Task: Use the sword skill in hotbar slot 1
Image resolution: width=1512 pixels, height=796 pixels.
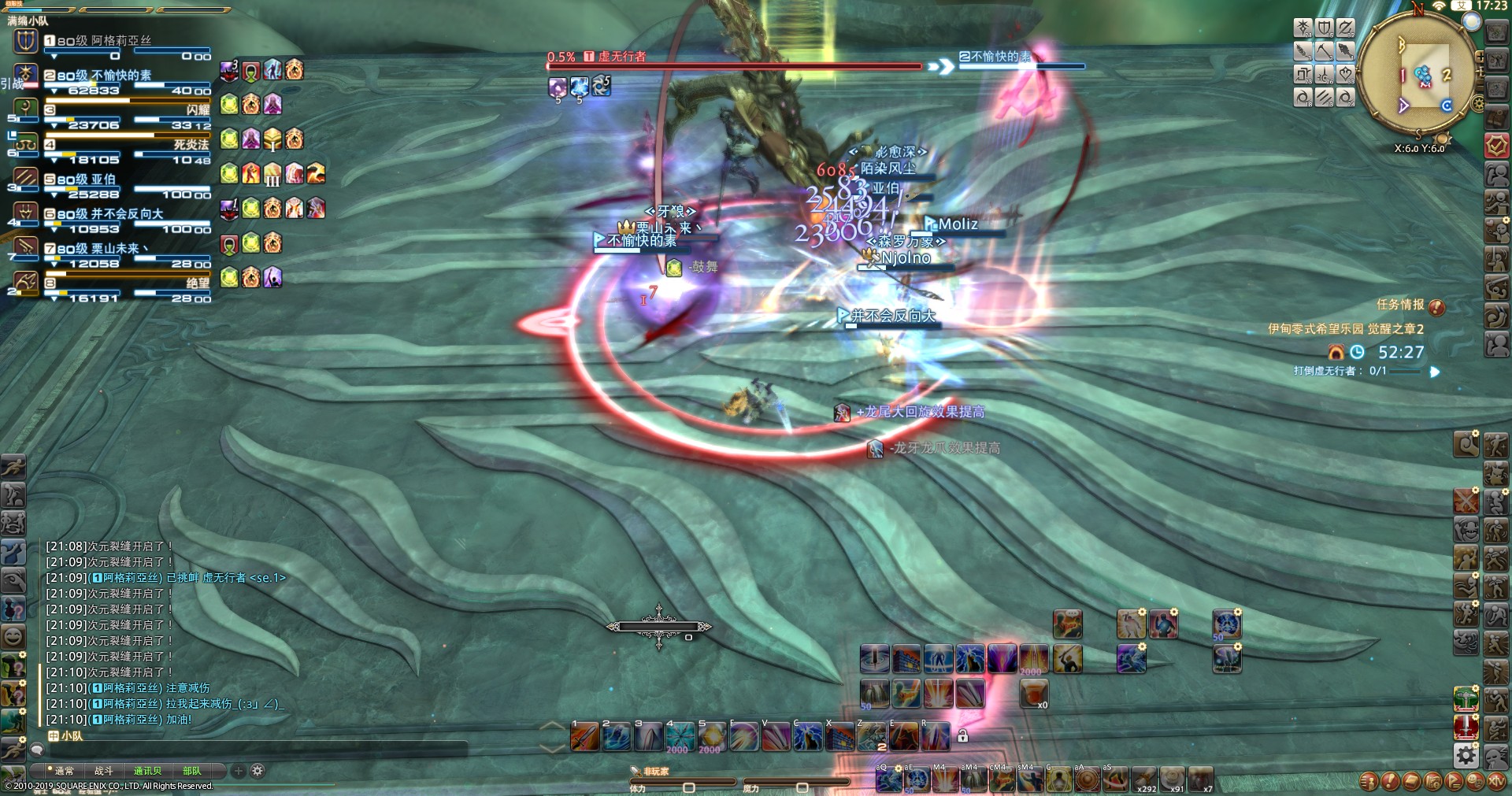Action: [x=585, y=737]
